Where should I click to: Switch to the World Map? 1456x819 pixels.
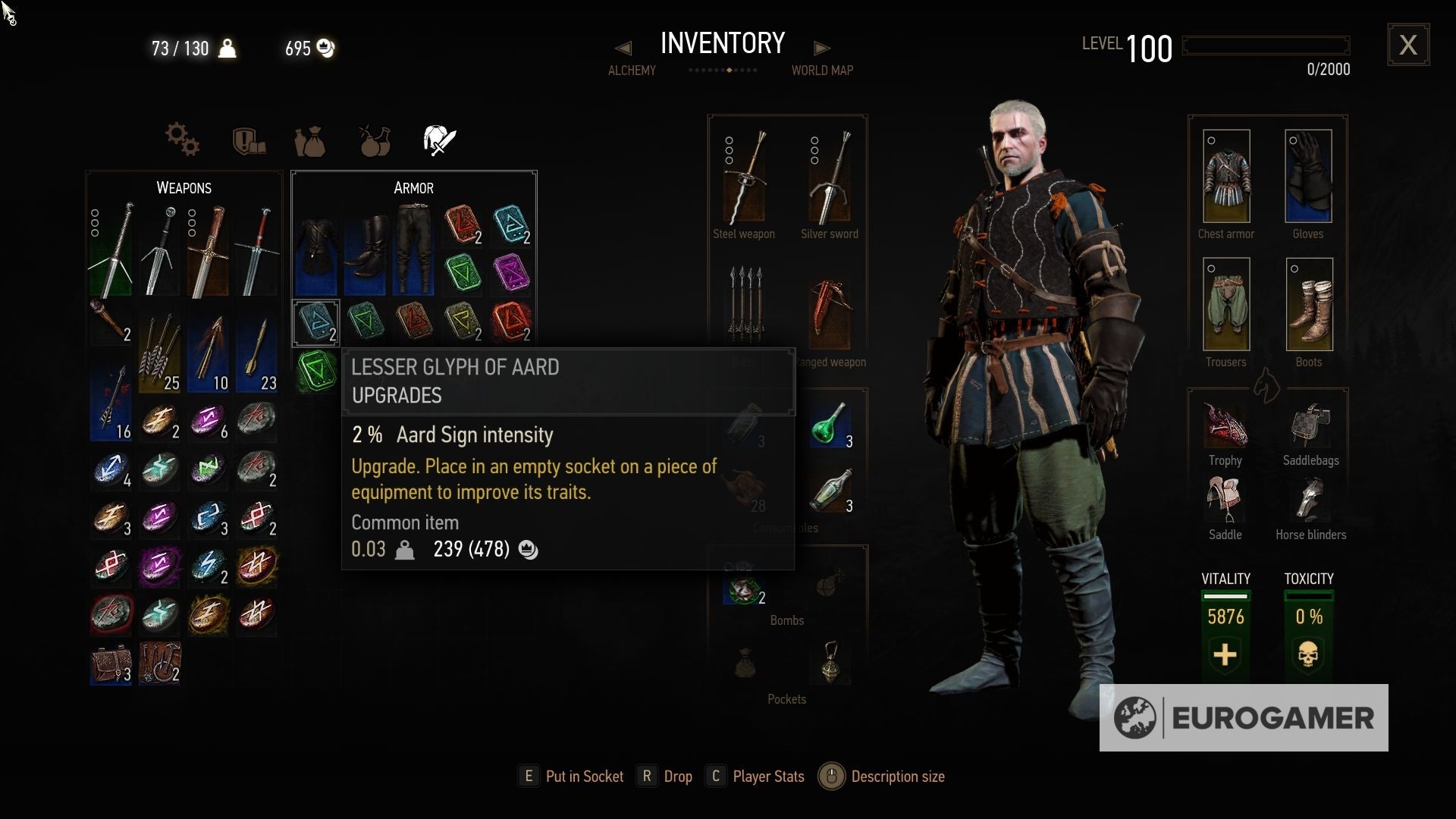click(823, 70)
